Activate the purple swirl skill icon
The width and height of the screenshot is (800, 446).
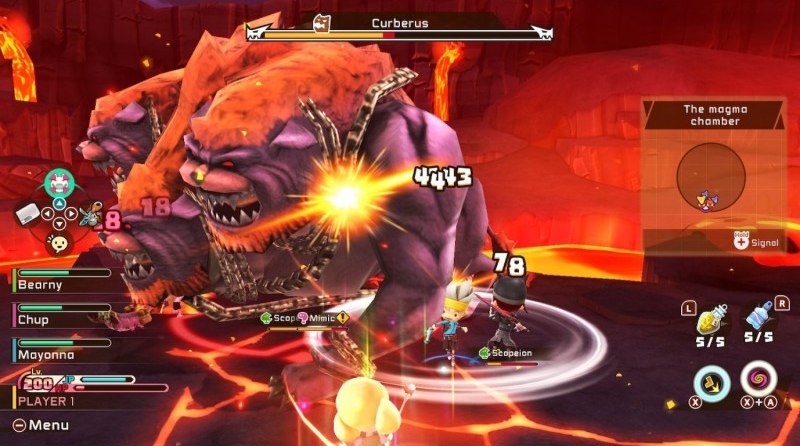pyautogui.click(x=760, y=381)
